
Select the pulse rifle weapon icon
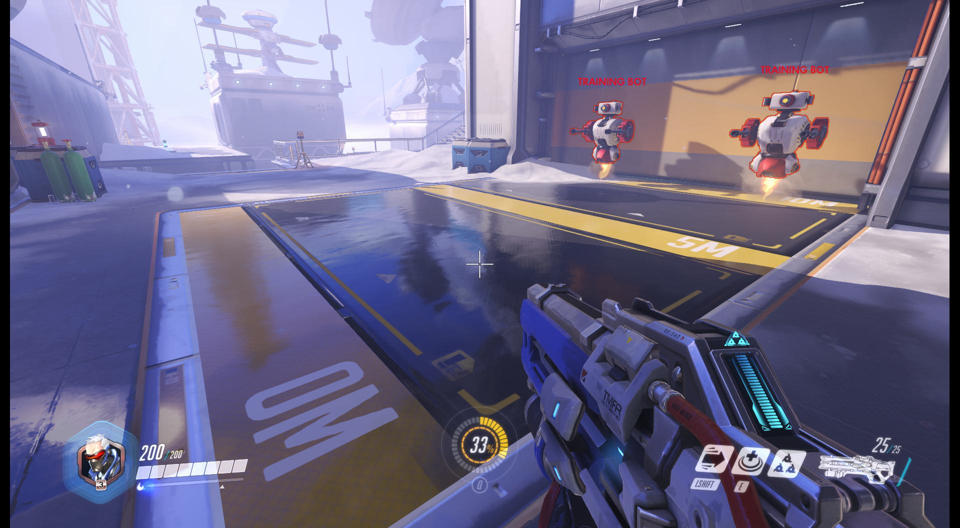[855, 468]
